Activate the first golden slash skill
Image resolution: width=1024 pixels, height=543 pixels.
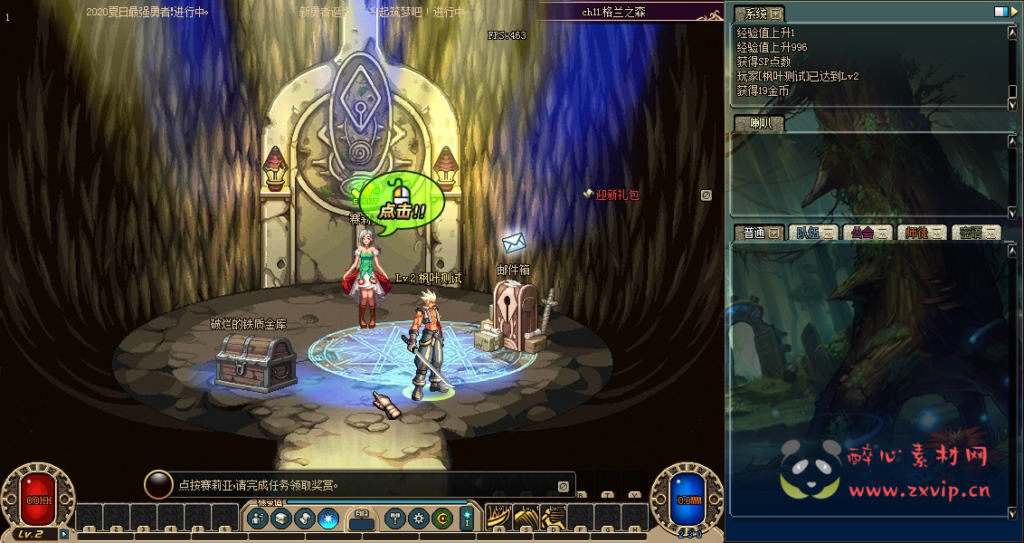(x=500, y=517)
